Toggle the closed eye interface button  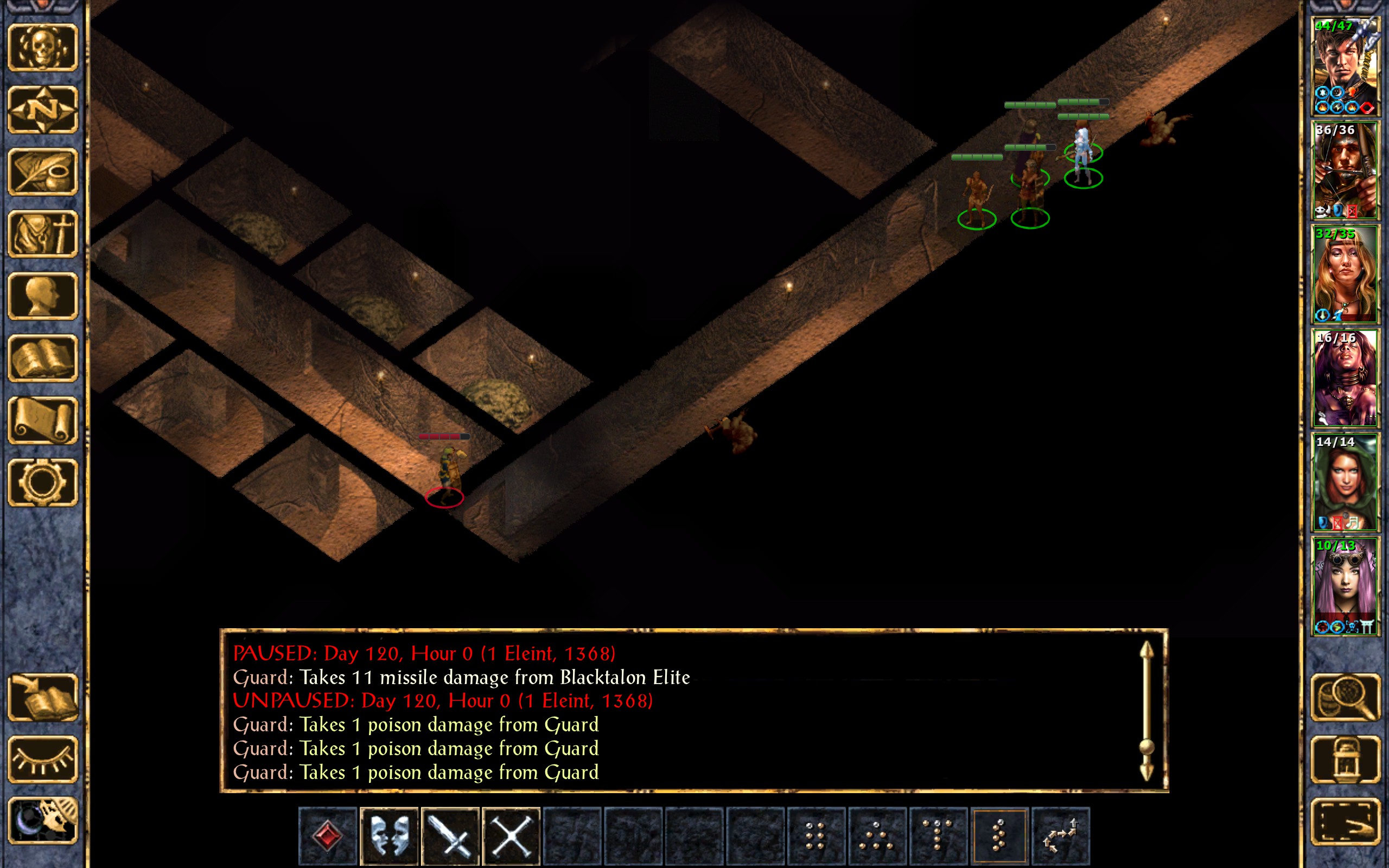point(43,759)
